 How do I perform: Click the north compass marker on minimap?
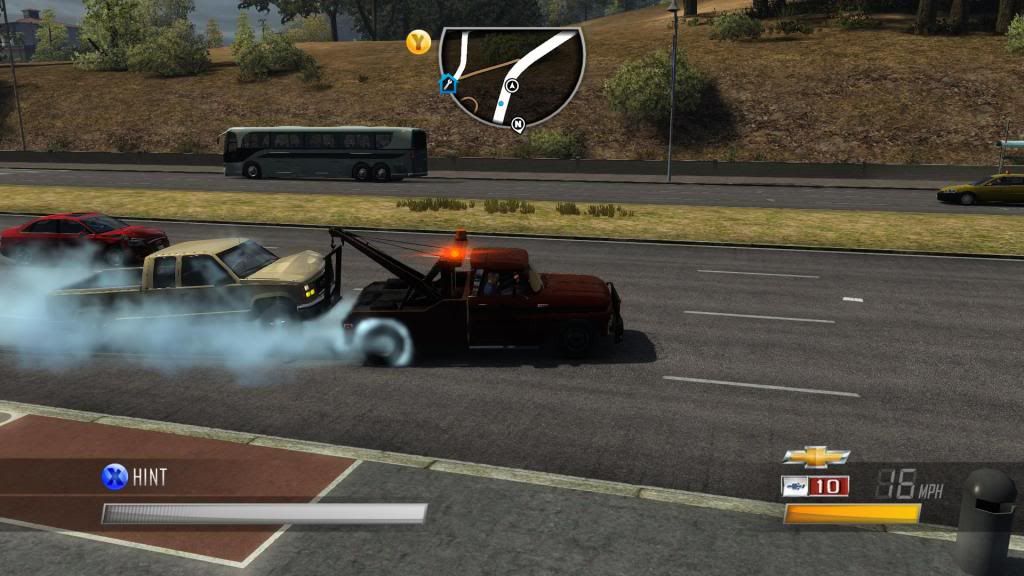tap(518, 125)
